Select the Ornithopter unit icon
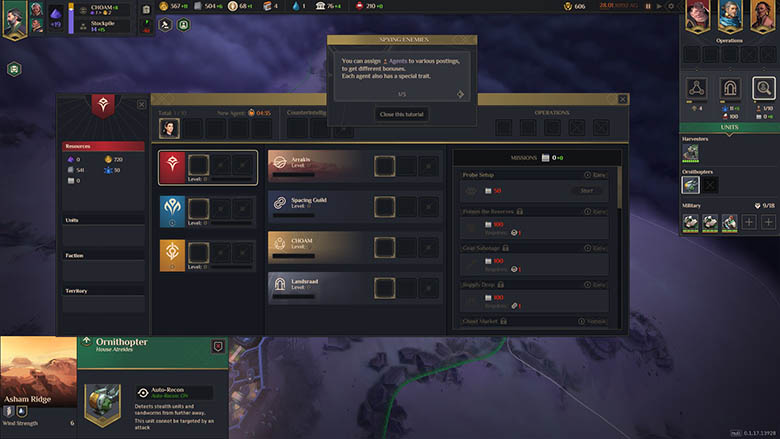 point(690,184)
